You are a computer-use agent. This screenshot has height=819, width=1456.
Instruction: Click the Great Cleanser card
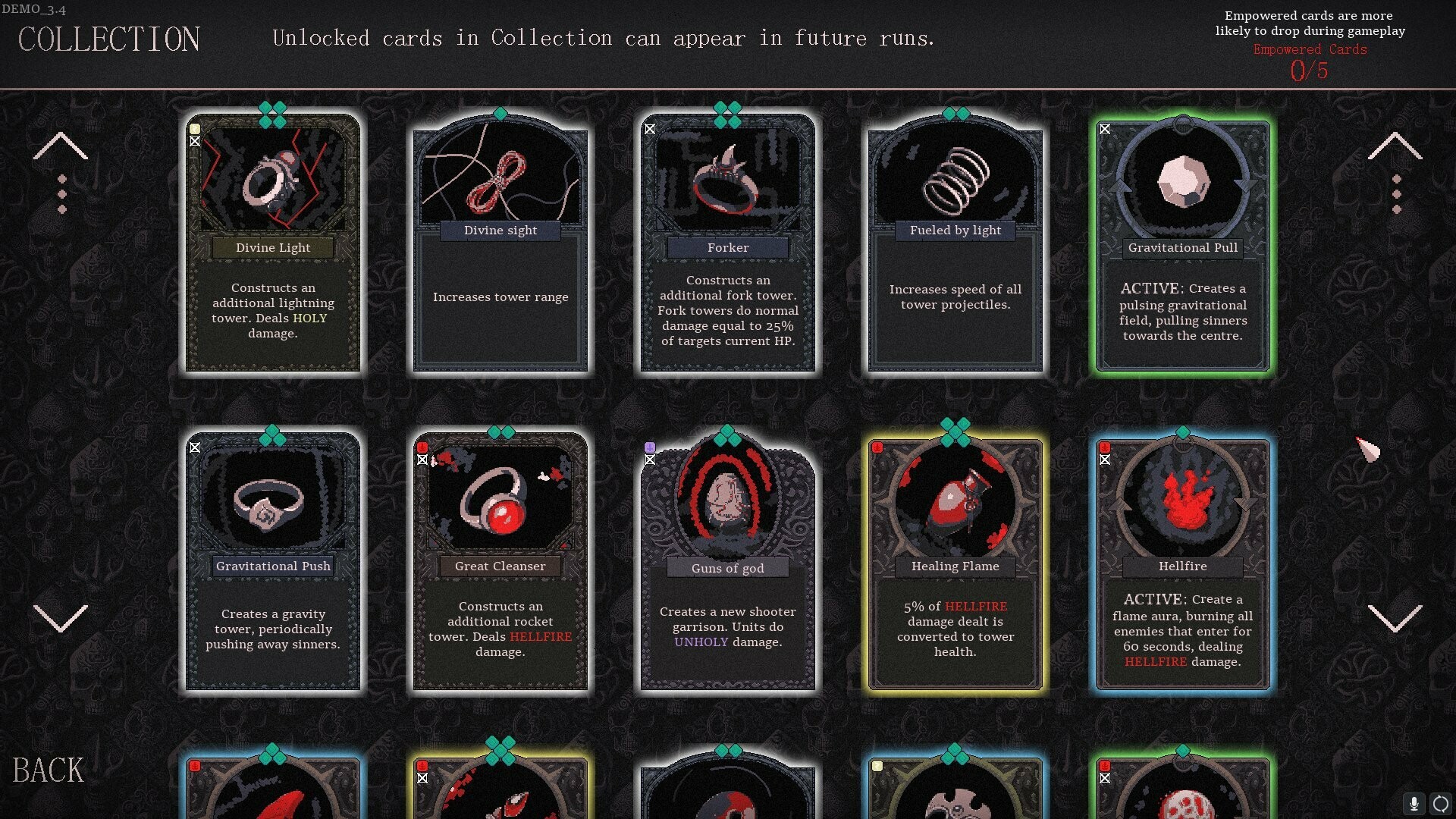click(500, 561)
